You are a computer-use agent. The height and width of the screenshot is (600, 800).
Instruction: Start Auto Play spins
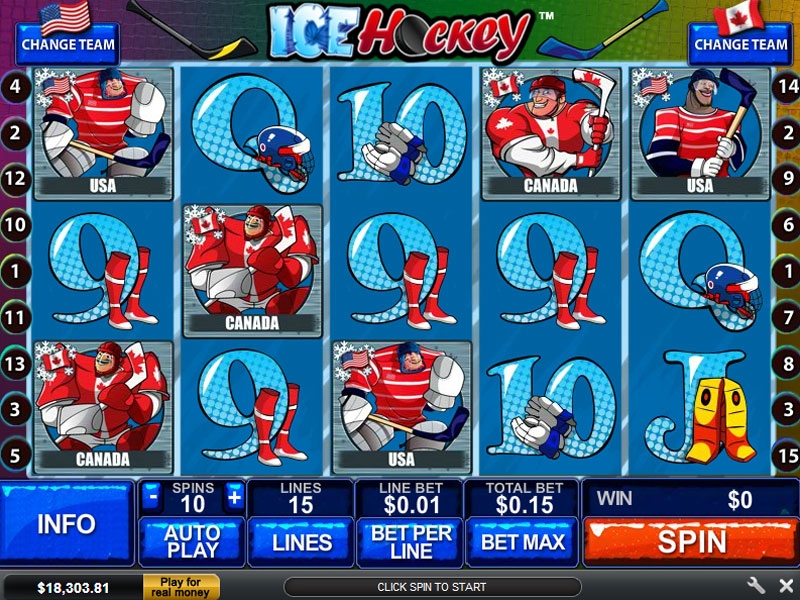[191, 542]
